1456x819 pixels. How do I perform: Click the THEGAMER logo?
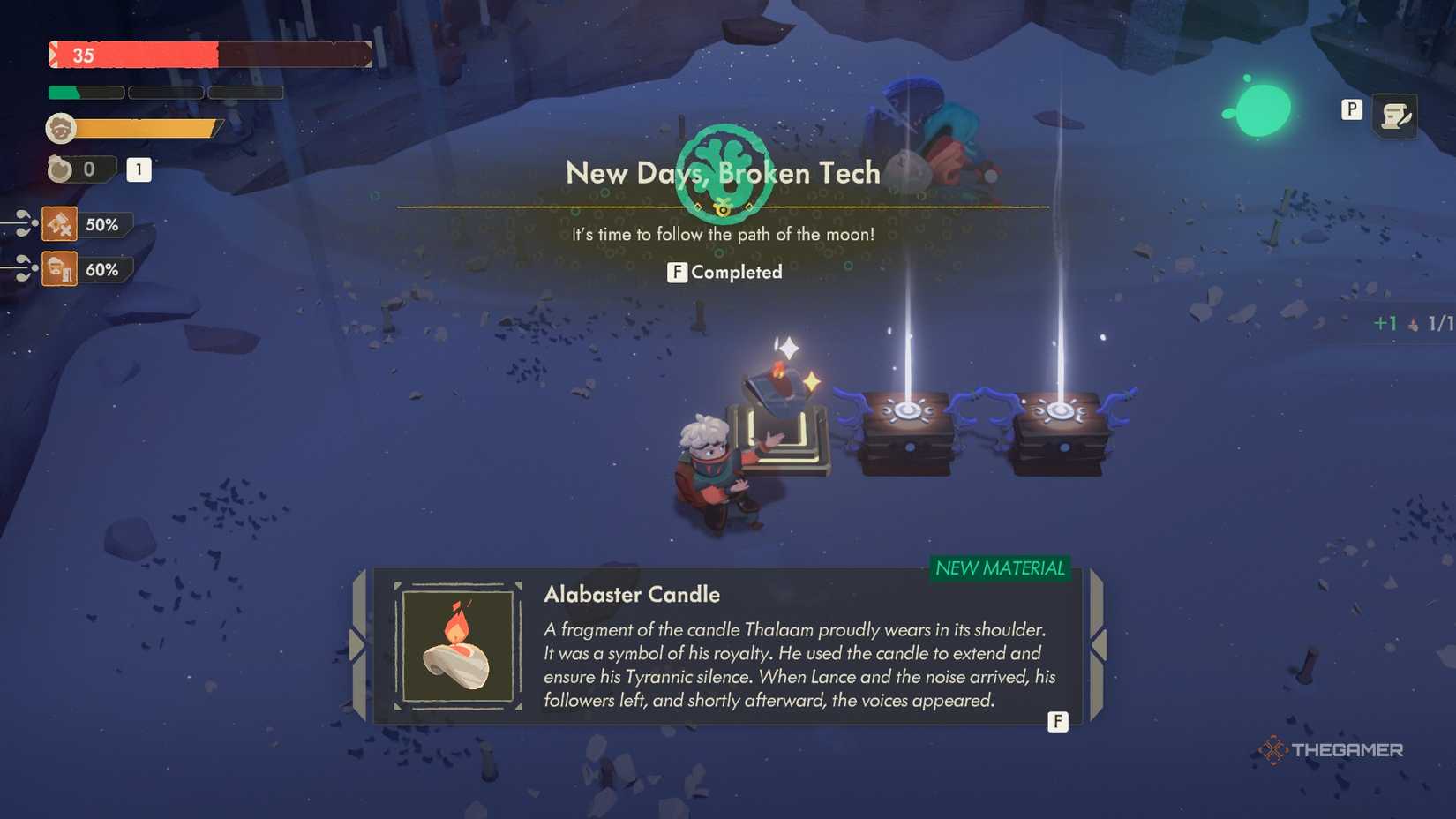click(1334, 751)
